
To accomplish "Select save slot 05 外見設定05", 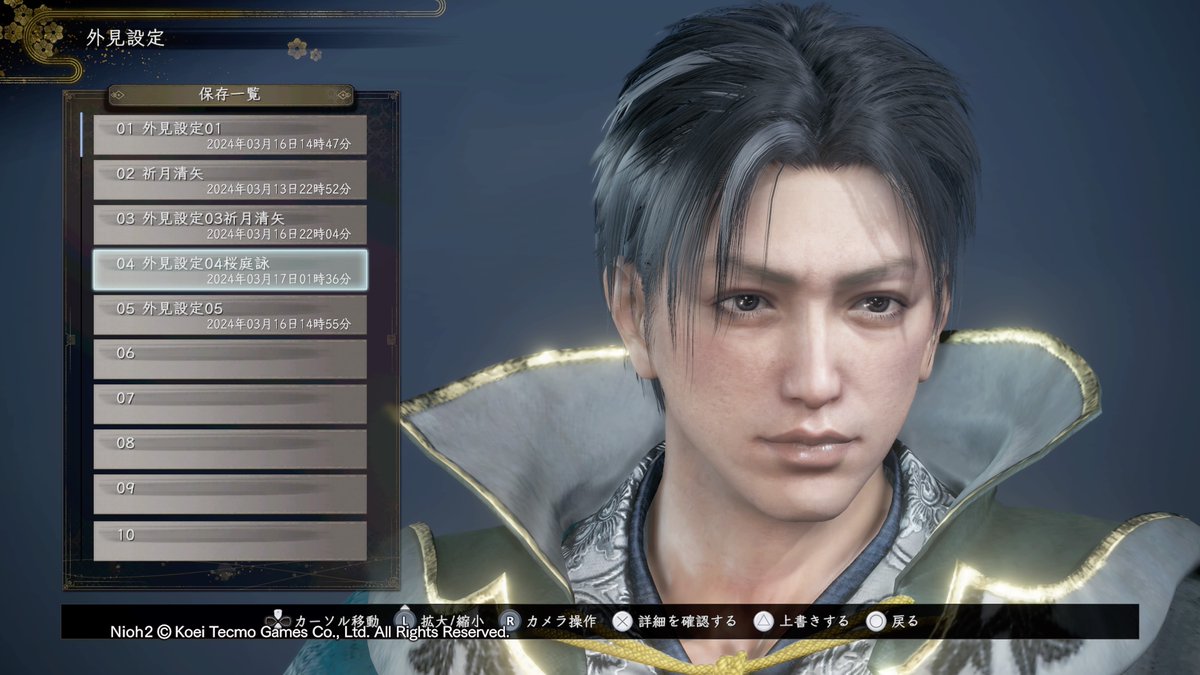I will point(230,315).
